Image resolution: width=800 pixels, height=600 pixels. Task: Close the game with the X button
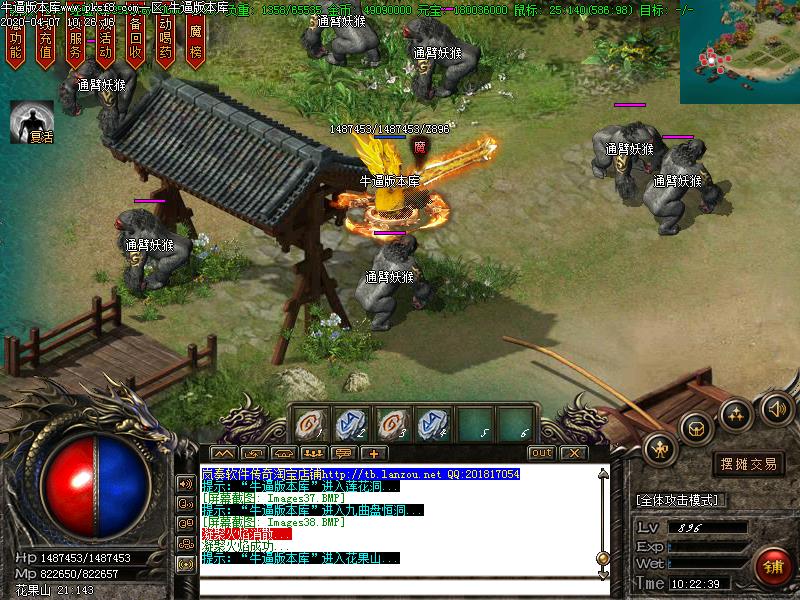[x=572, y=453]
